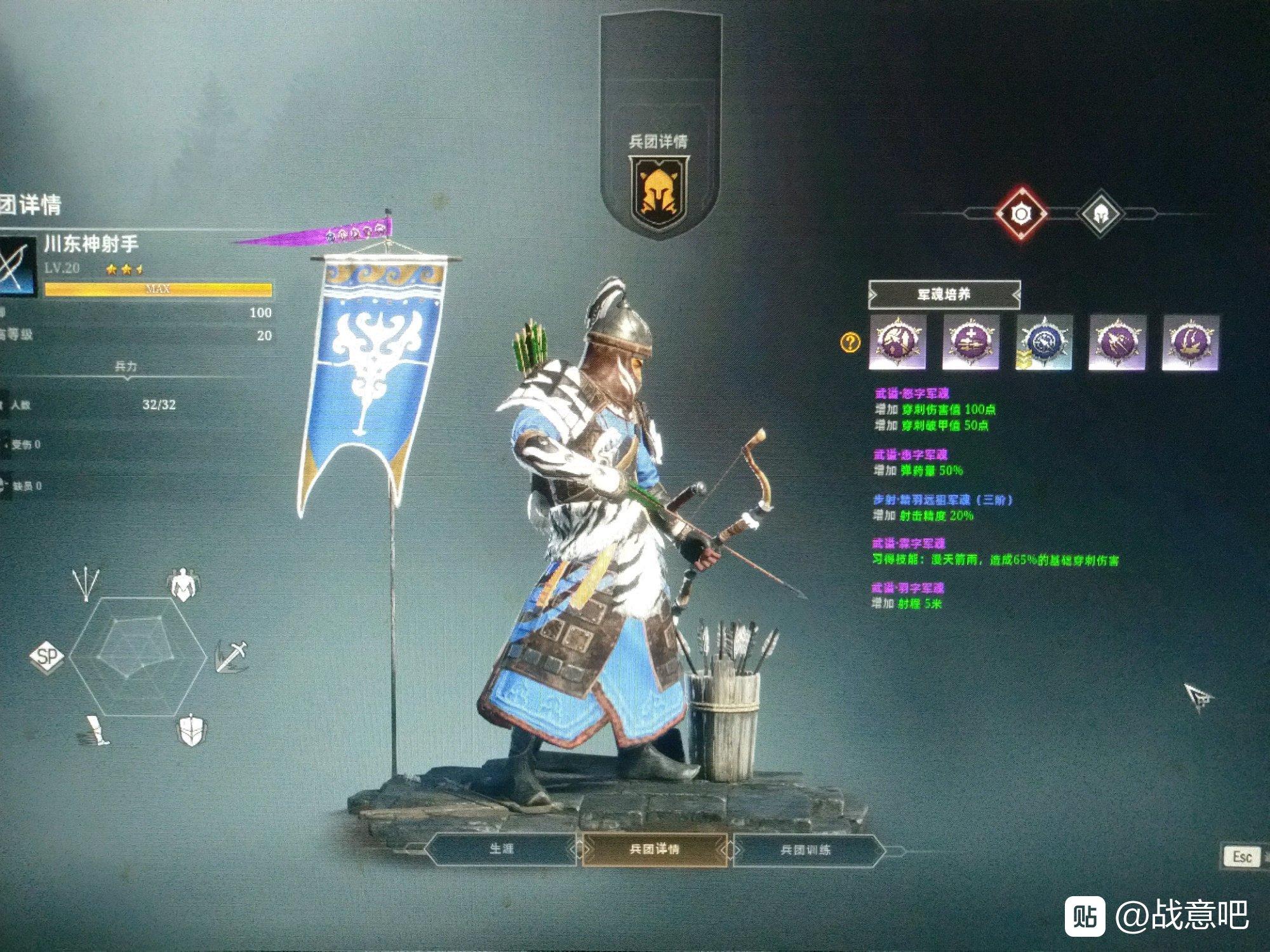Switch to the grey helmet diamond tab
The width and height of the screenshot is (1270, 952).
[x=1100, y=215]
